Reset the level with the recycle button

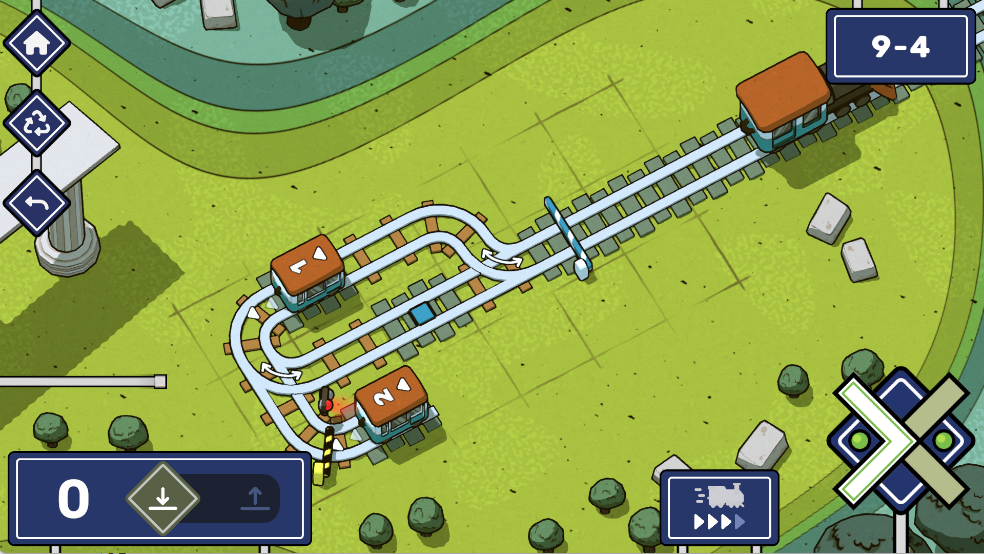37,124
